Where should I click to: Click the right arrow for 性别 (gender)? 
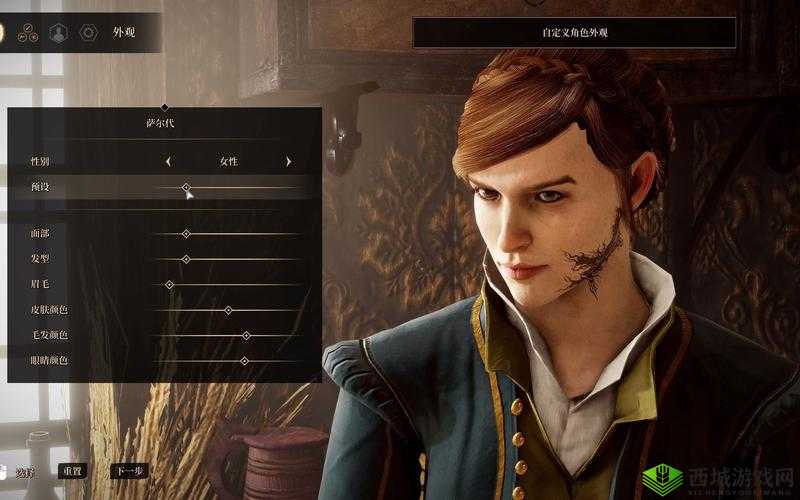[x=288, y=161]
